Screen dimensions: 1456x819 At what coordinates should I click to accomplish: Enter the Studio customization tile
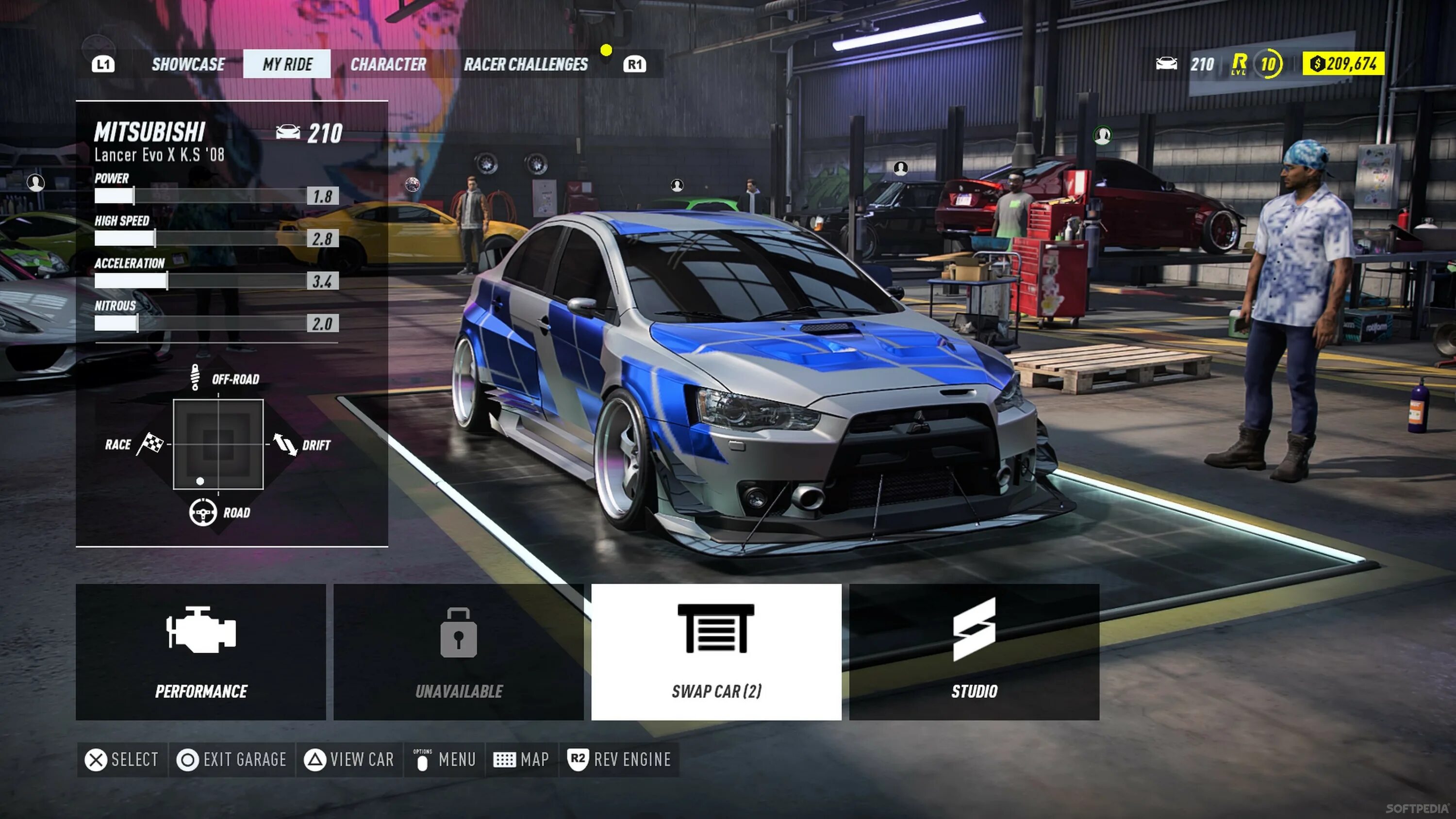tap(974, 652)
